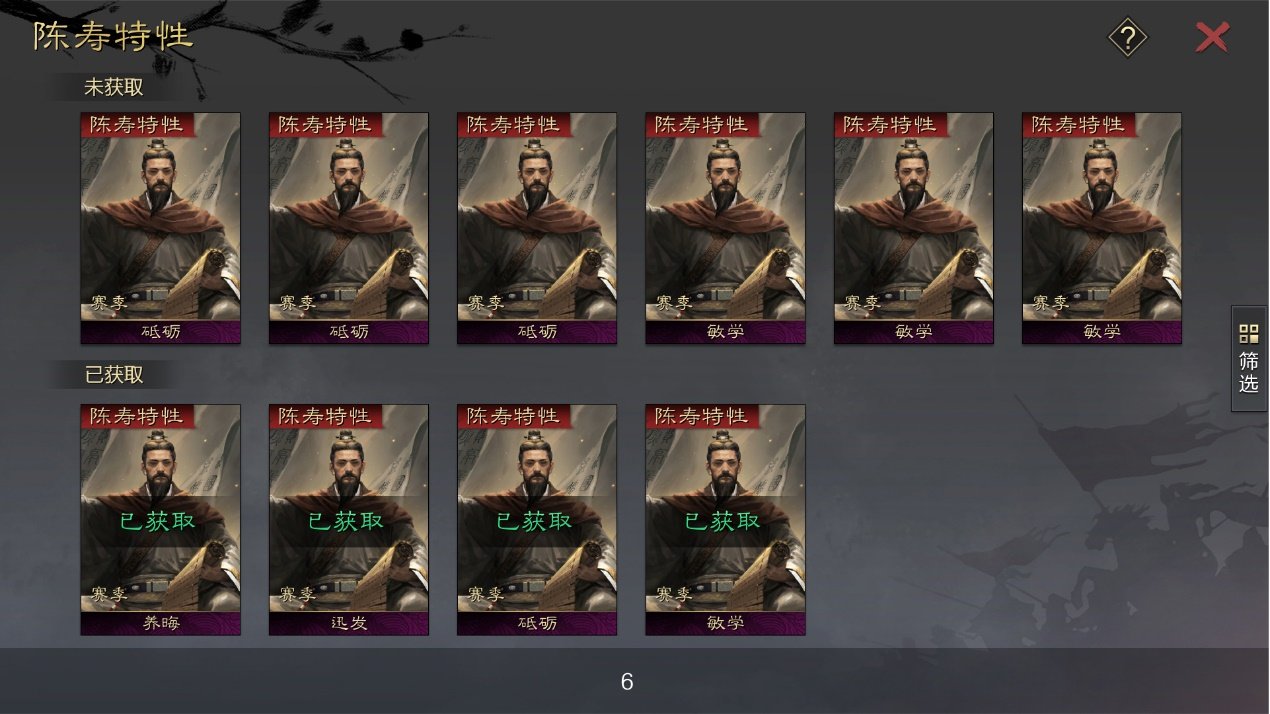The image size is (1270, 714).
Task: View the 已获取 敏学 trait card
Action: coord(725,519)
